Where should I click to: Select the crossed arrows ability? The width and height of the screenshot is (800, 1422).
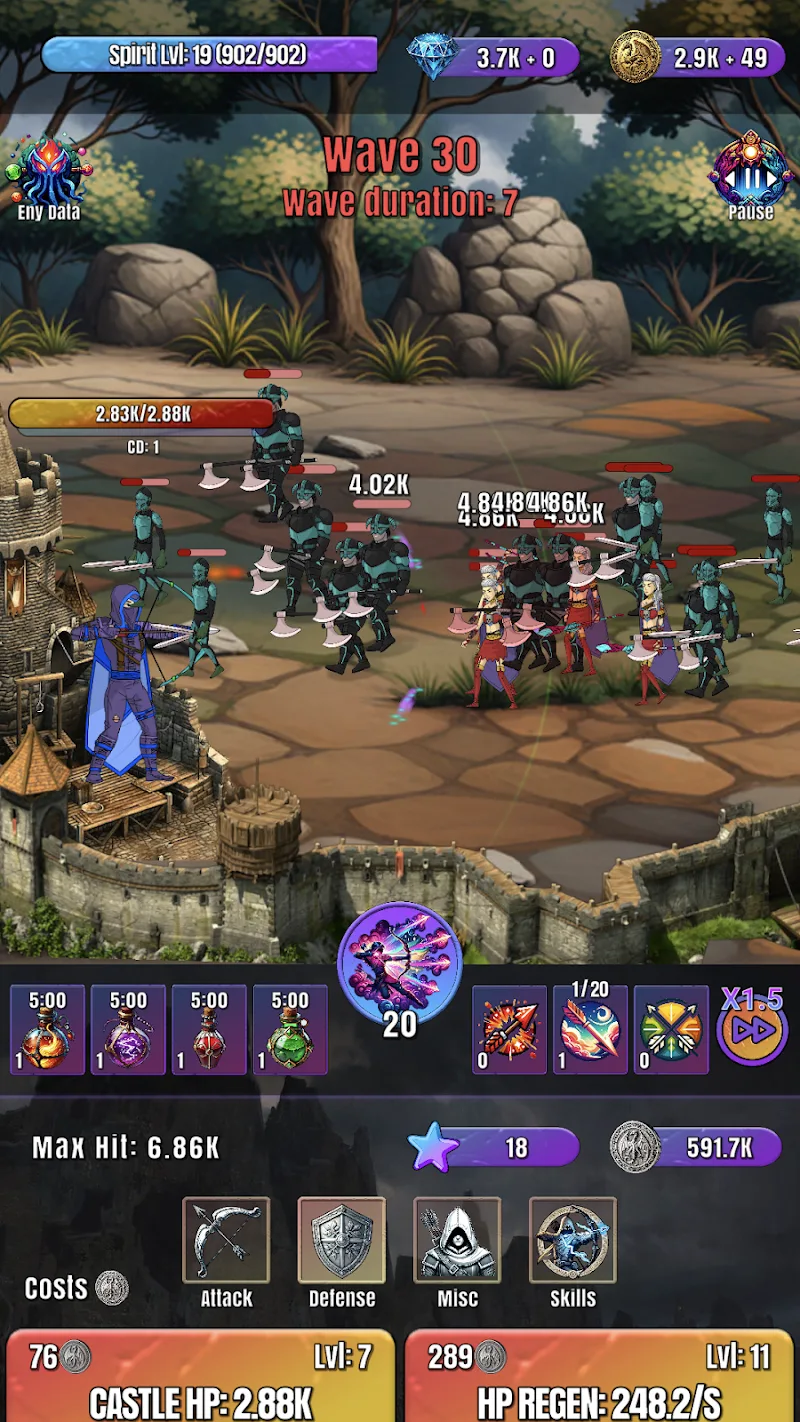671,1030
